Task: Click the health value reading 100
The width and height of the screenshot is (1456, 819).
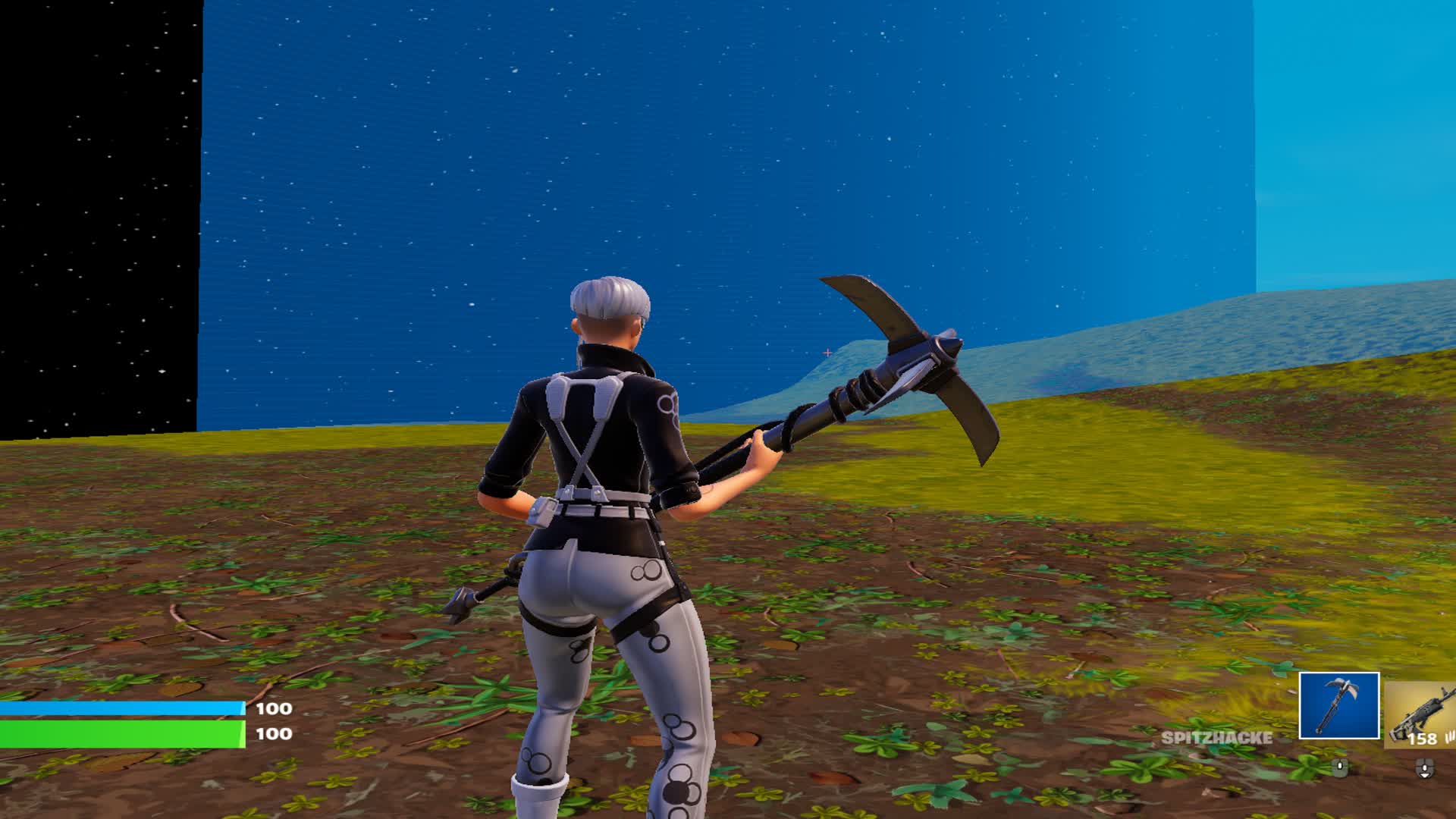Action: click(x=275, y=734)
